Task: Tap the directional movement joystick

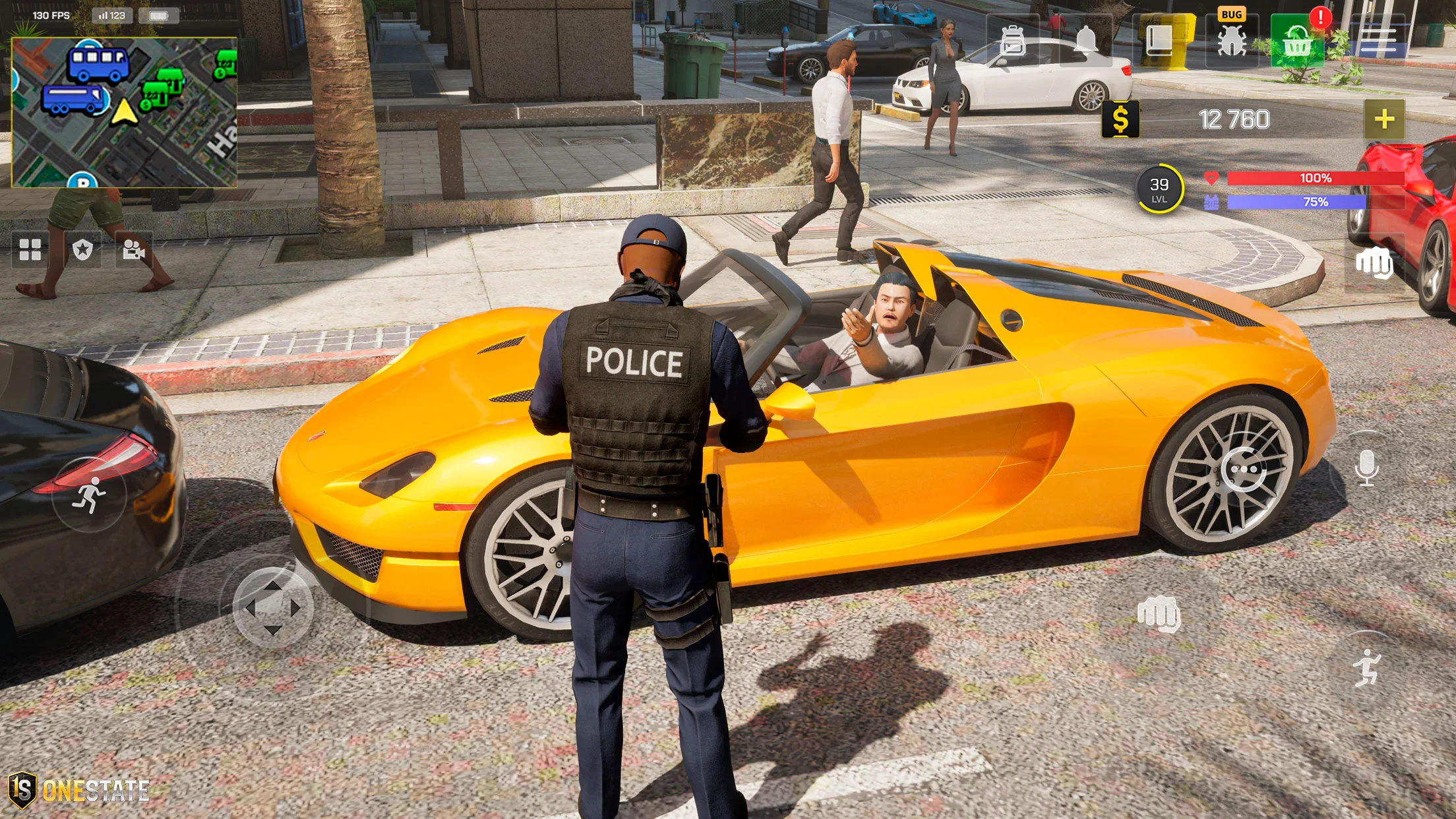Action: (x=273, y=607)
